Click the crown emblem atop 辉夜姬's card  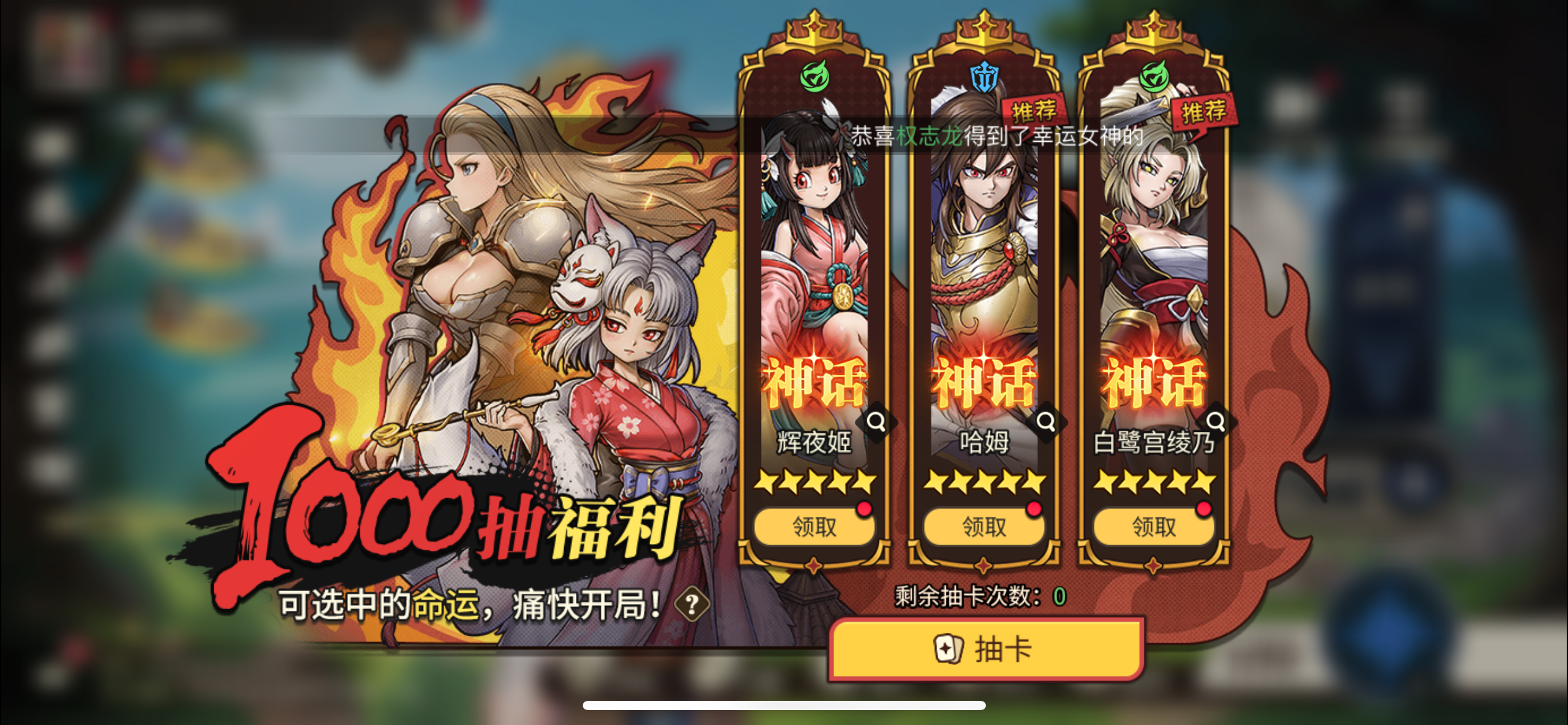pos(813,28)
